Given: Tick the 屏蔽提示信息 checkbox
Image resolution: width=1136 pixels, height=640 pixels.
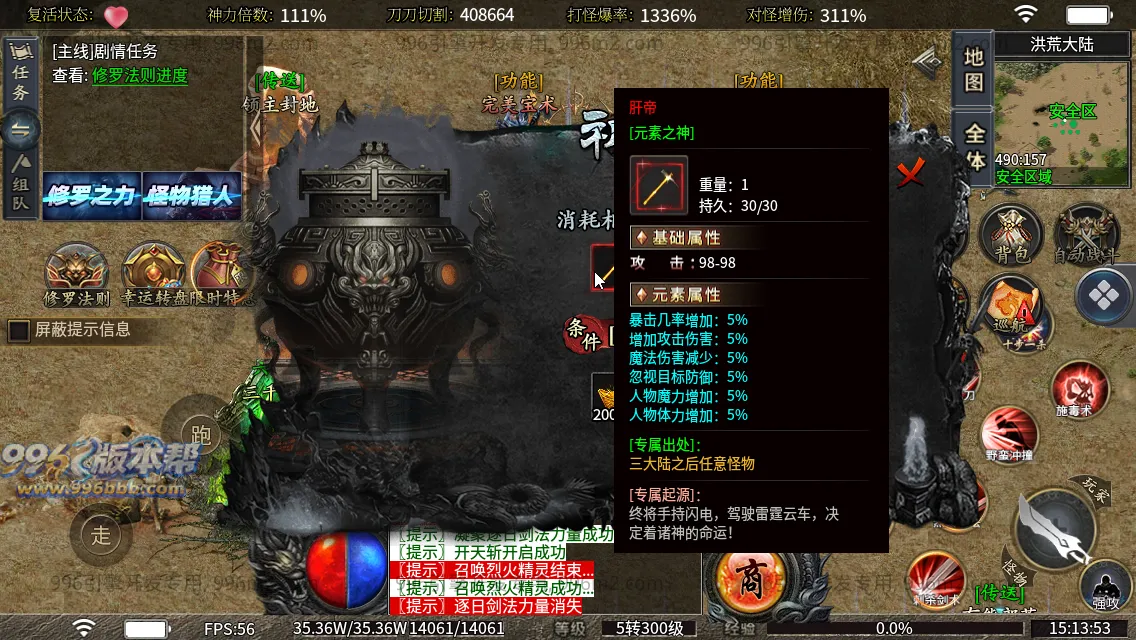Looking at the screenshot, I should click(19, 330).
